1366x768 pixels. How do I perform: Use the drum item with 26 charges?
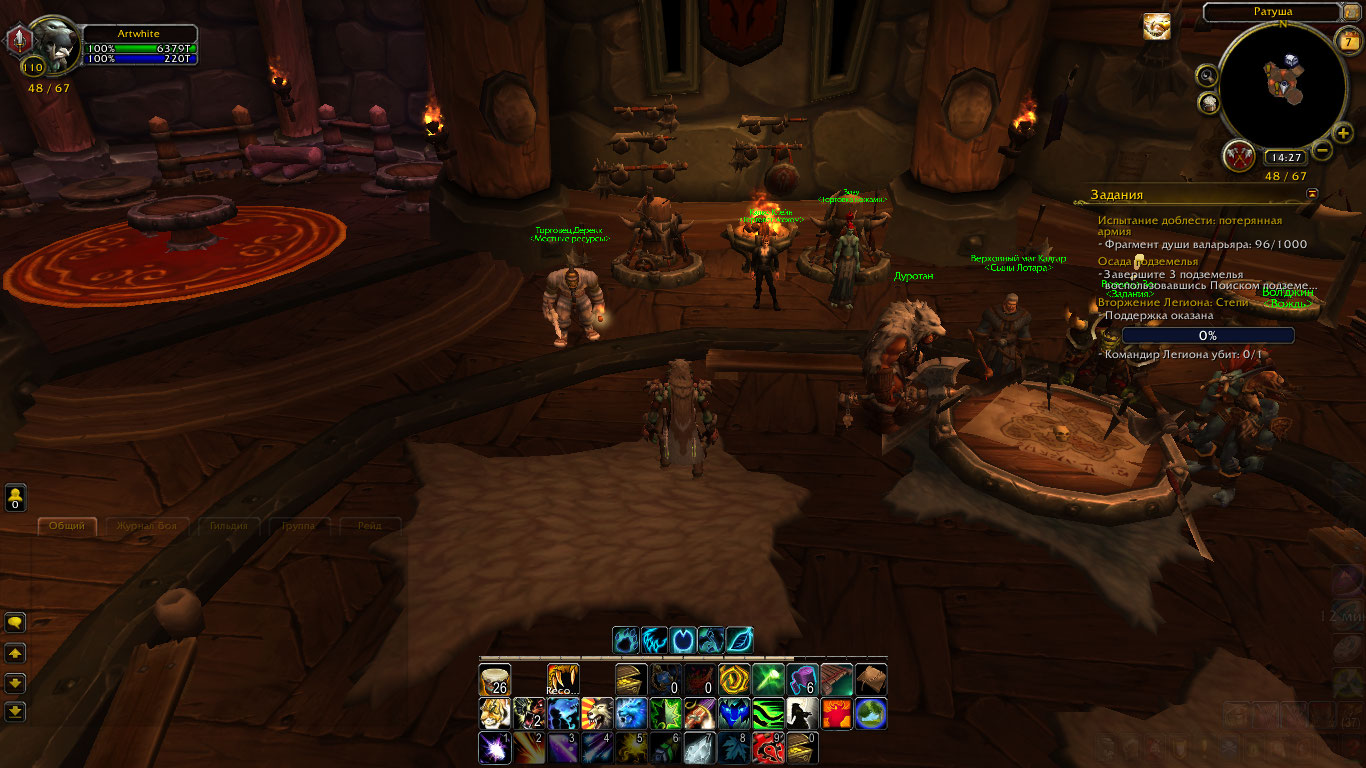click(495, 680)
